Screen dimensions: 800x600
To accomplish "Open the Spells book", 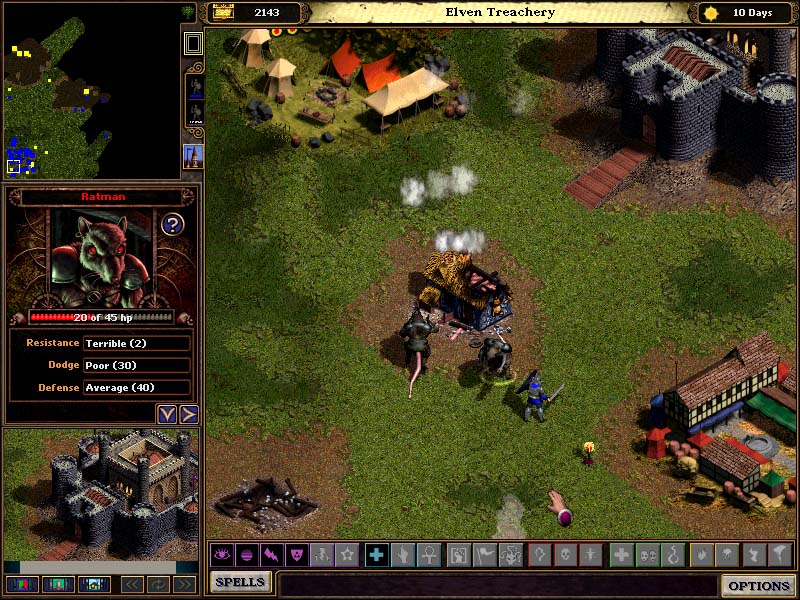I will click(240, 582).
